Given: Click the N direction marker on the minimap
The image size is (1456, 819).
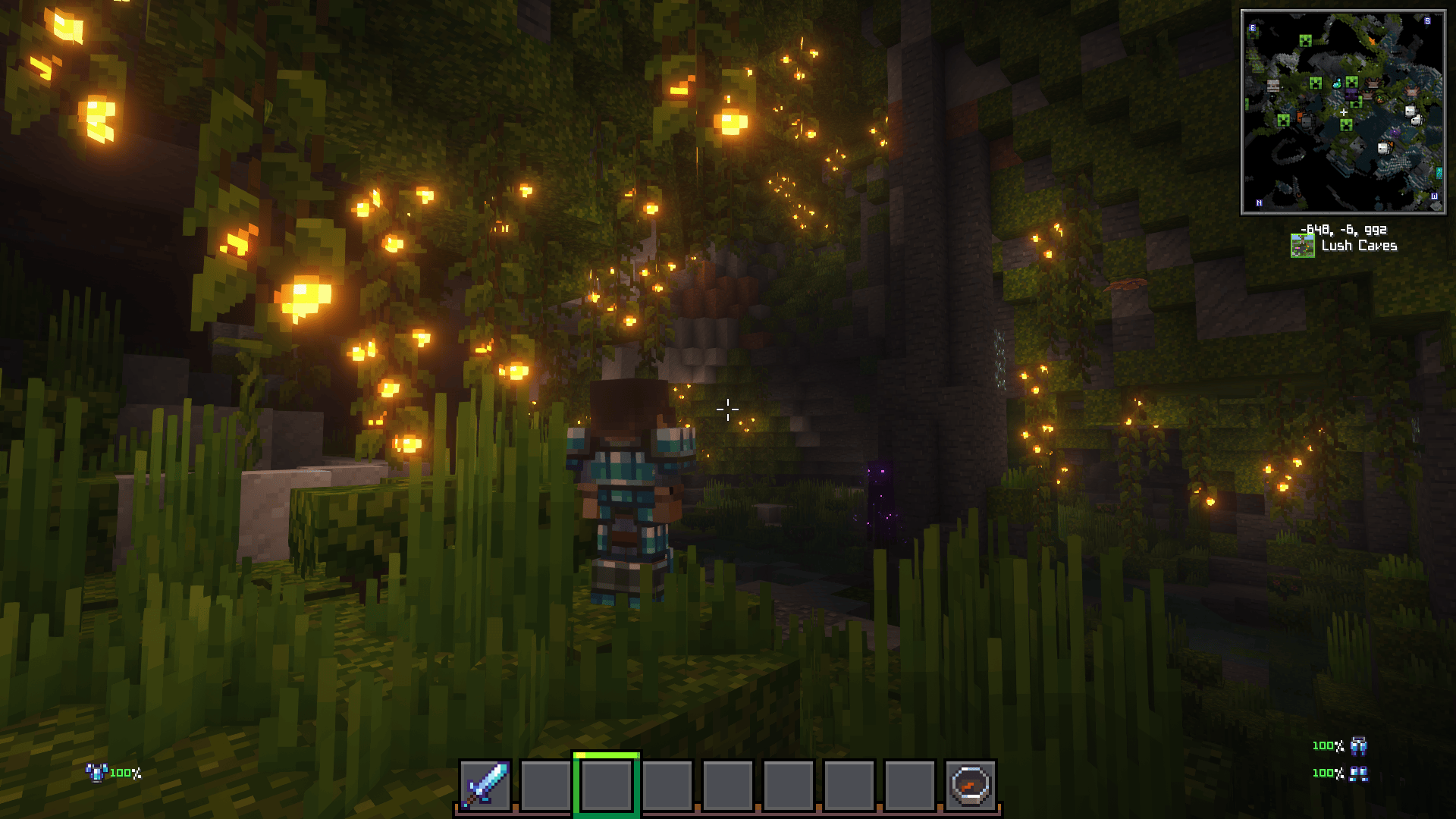Looking at the screenshot, I should click(x=1259, y=202).
